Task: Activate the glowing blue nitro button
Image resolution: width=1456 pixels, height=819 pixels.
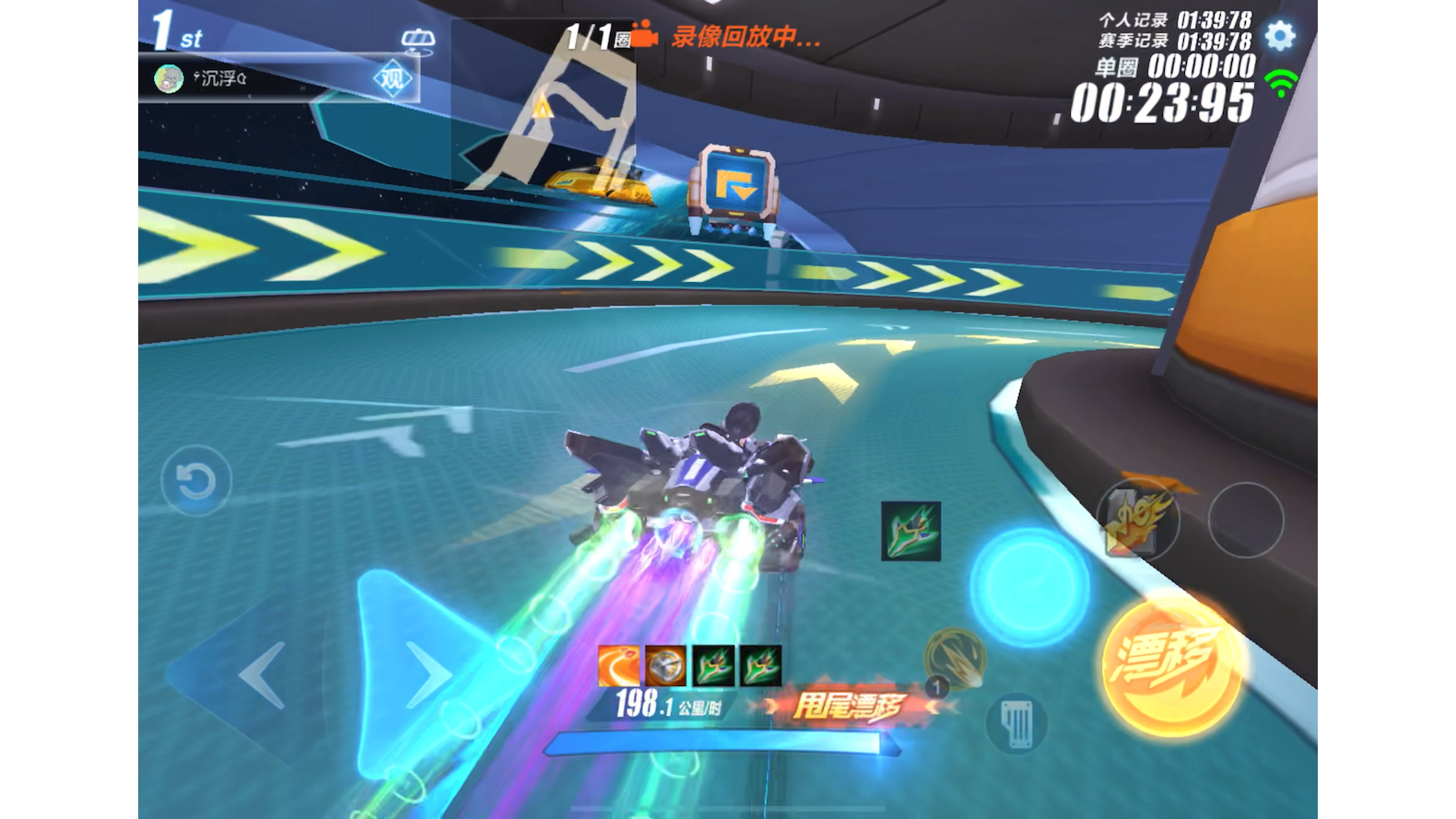Action: coord(1029,587)
